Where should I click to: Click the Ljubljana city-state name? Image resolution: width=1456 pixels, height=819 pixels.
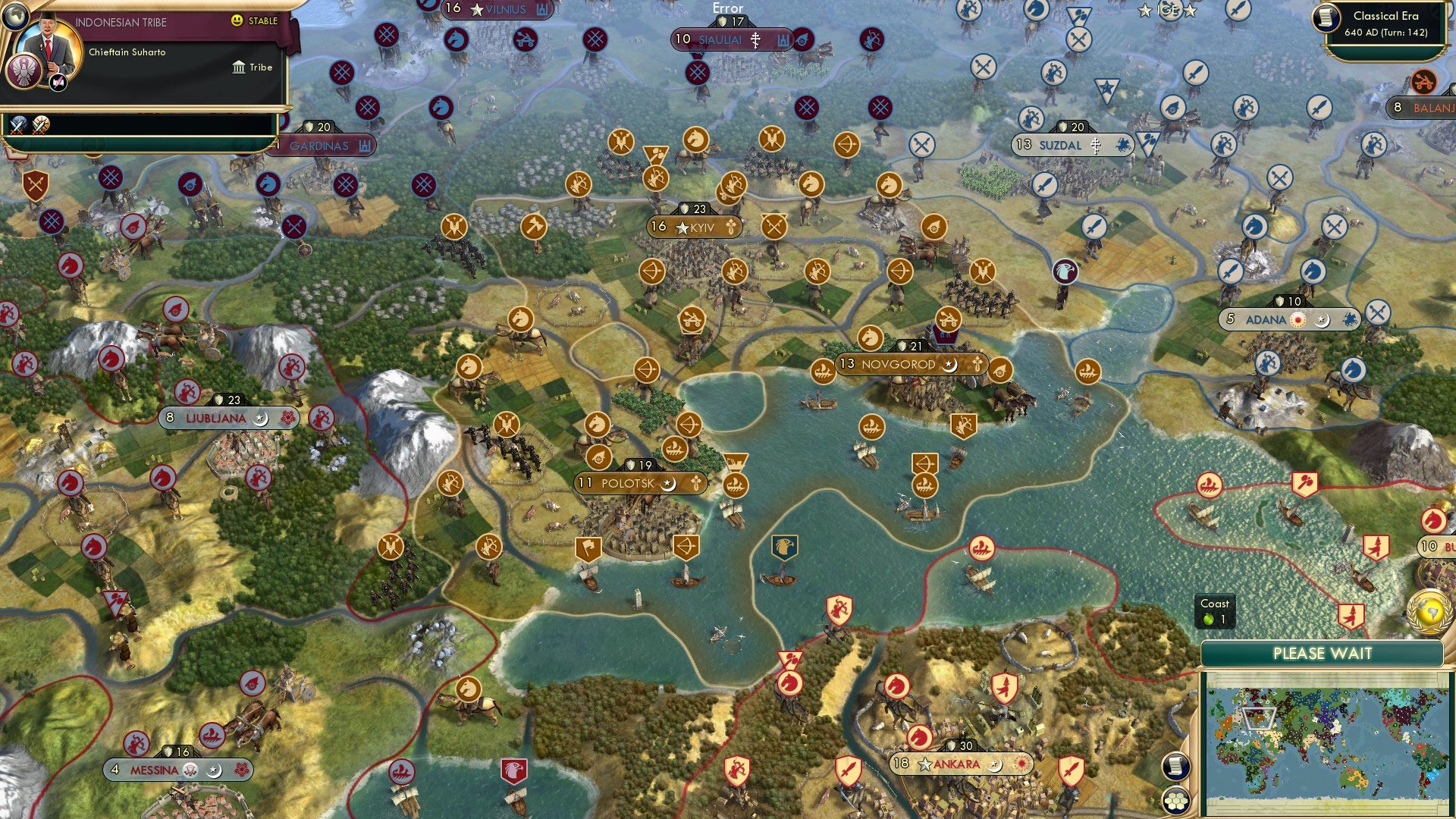point(215,418)
